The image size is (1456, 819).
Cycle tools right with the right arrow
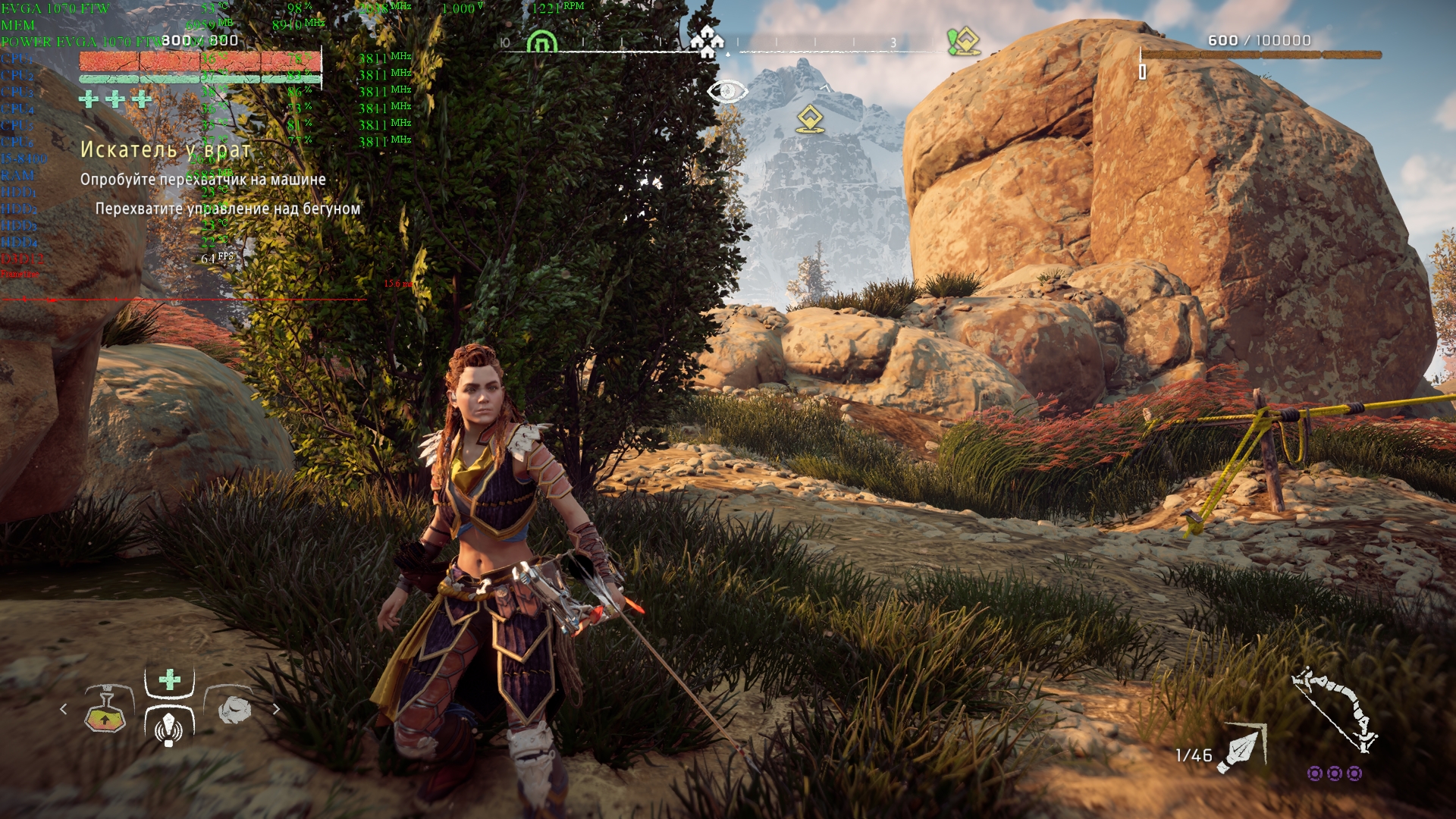[276, 709]
